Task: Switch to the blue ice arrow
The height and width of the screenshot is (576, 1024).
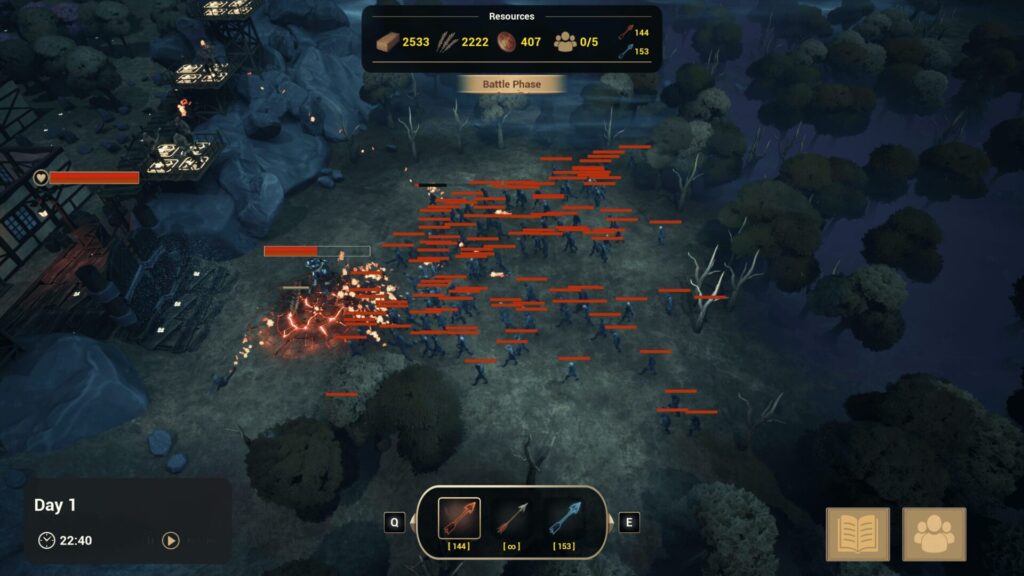Action: point(564,518)
